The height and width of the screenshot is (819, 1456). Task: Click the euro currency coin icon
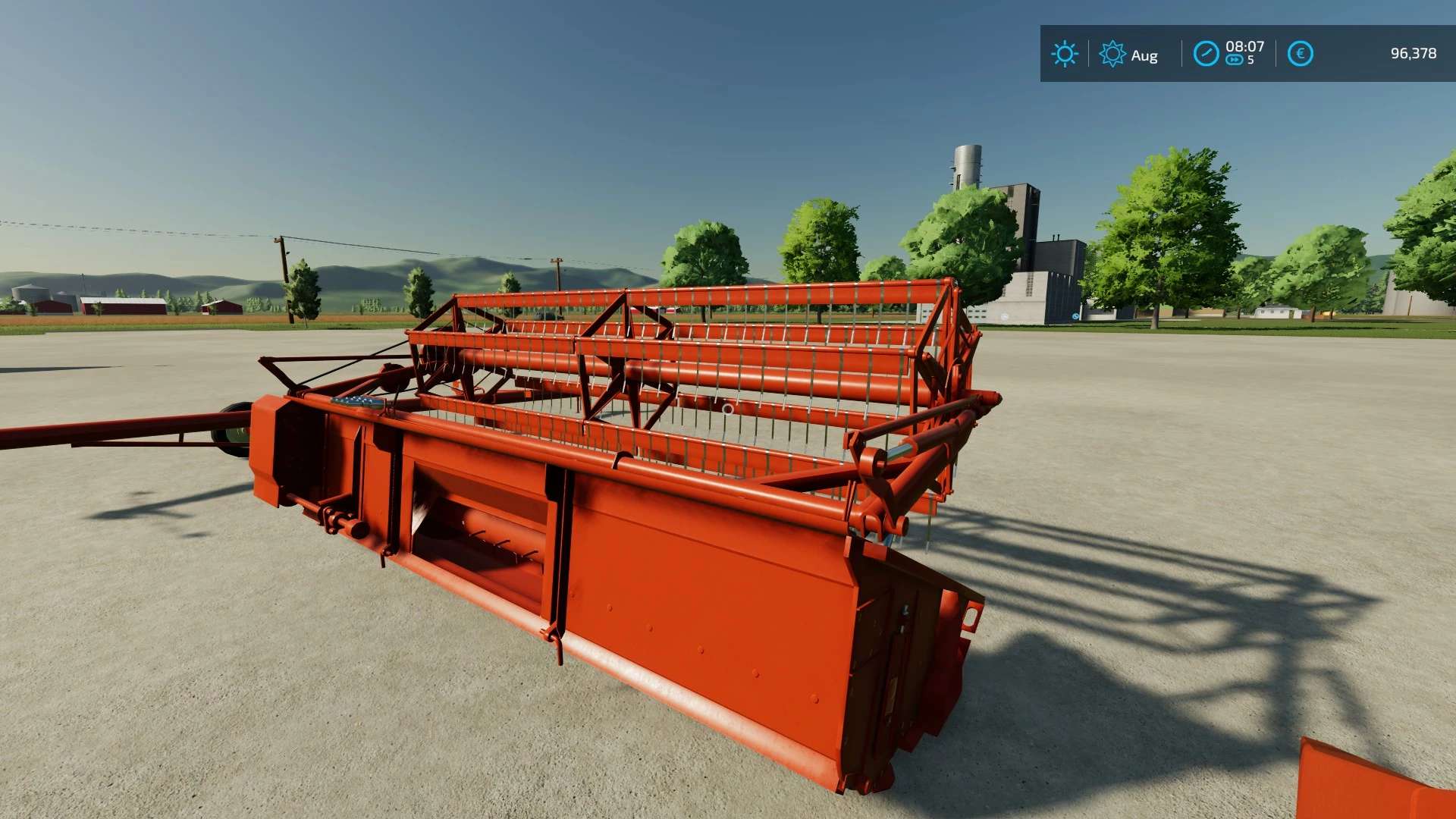tap(1300, 53)
